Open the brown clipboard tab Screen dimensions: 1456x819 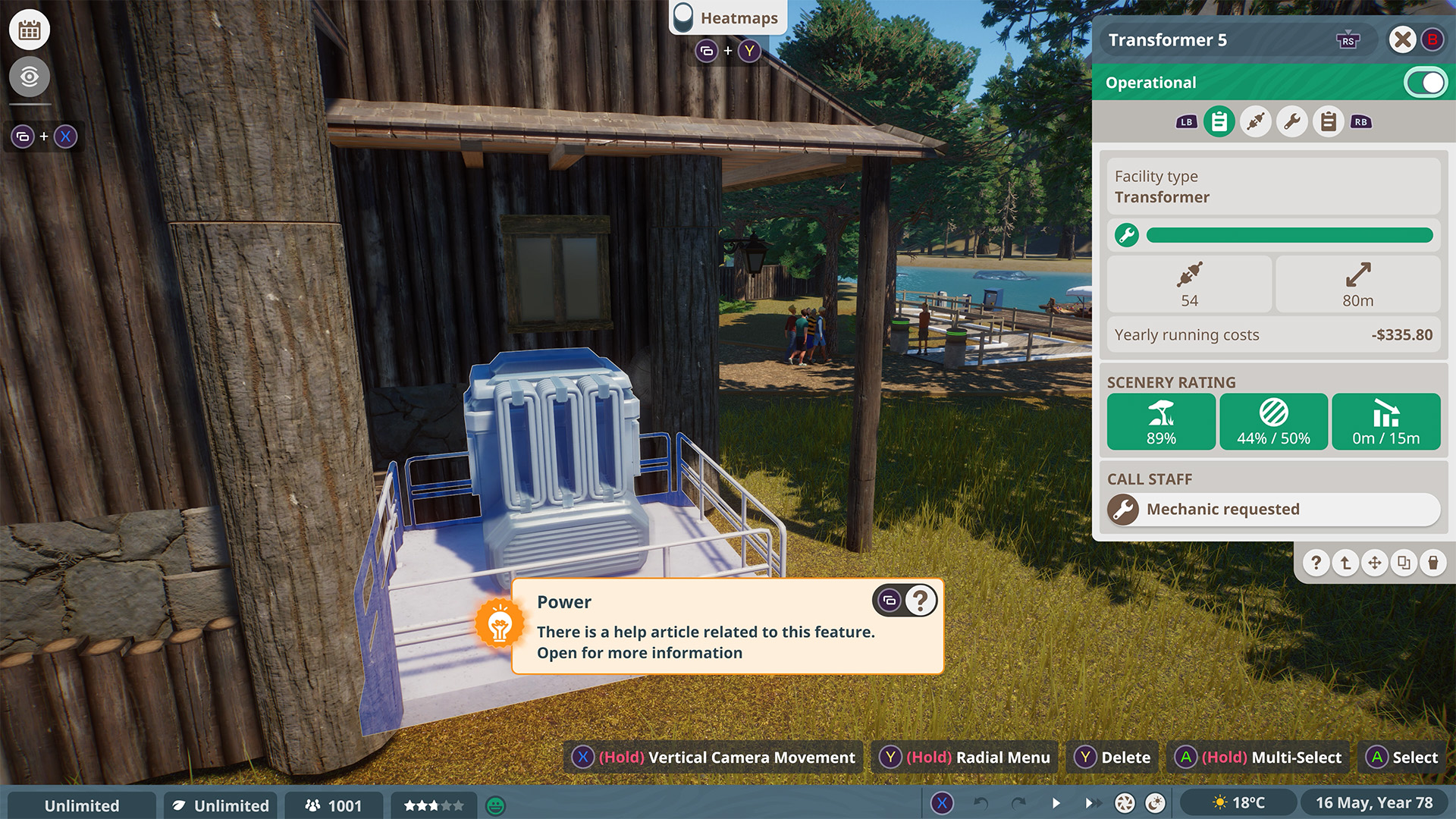click(1329, 121)
